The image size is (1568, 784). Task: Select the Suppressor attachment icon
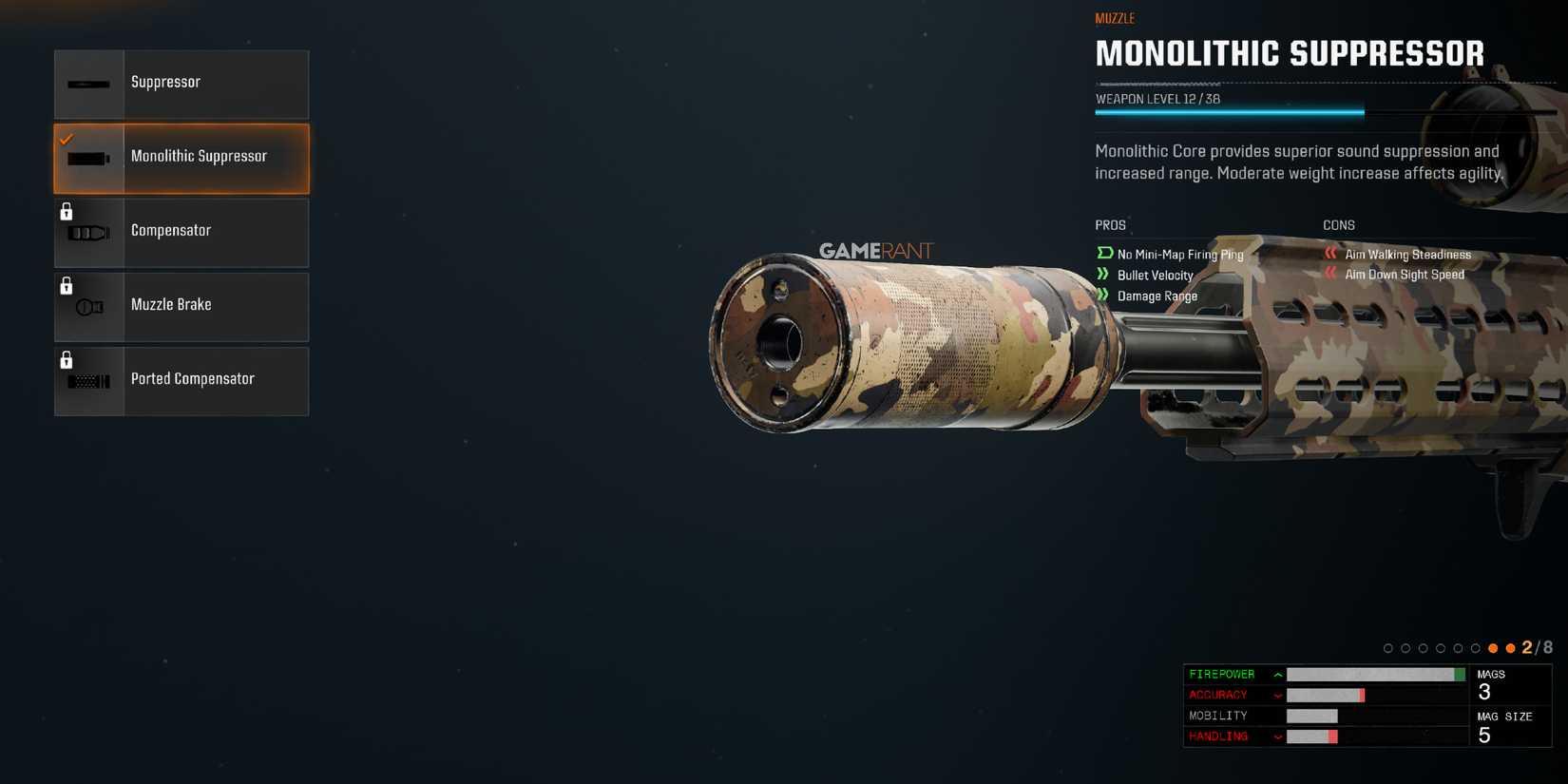click(x=87, y=82)
